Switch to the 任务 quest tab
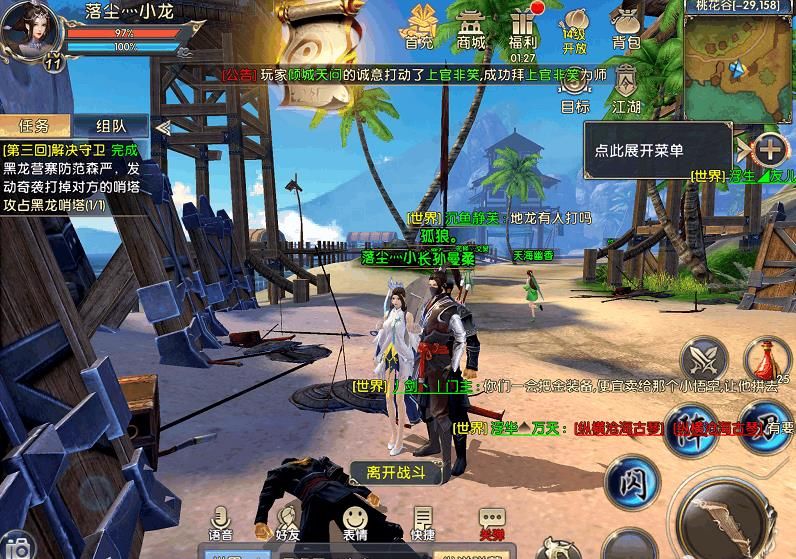This screenshot has height=559, width=796. pos(35,125)
